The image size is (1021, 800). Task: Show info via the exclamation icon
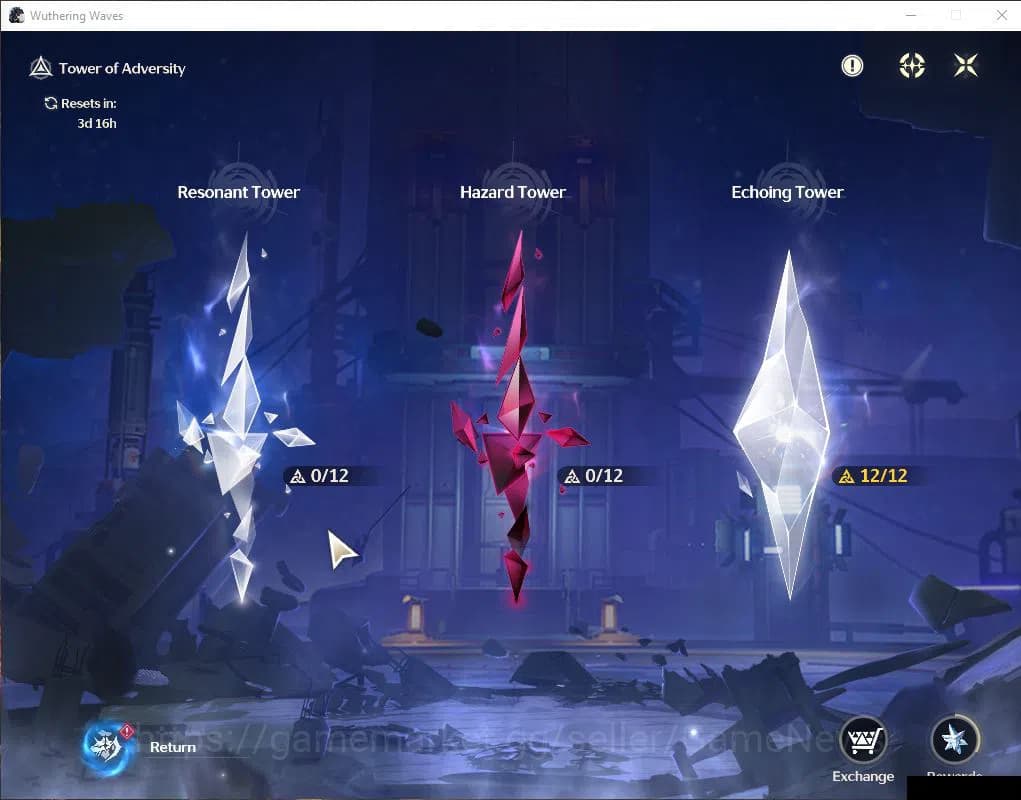(x=852, y=66)
